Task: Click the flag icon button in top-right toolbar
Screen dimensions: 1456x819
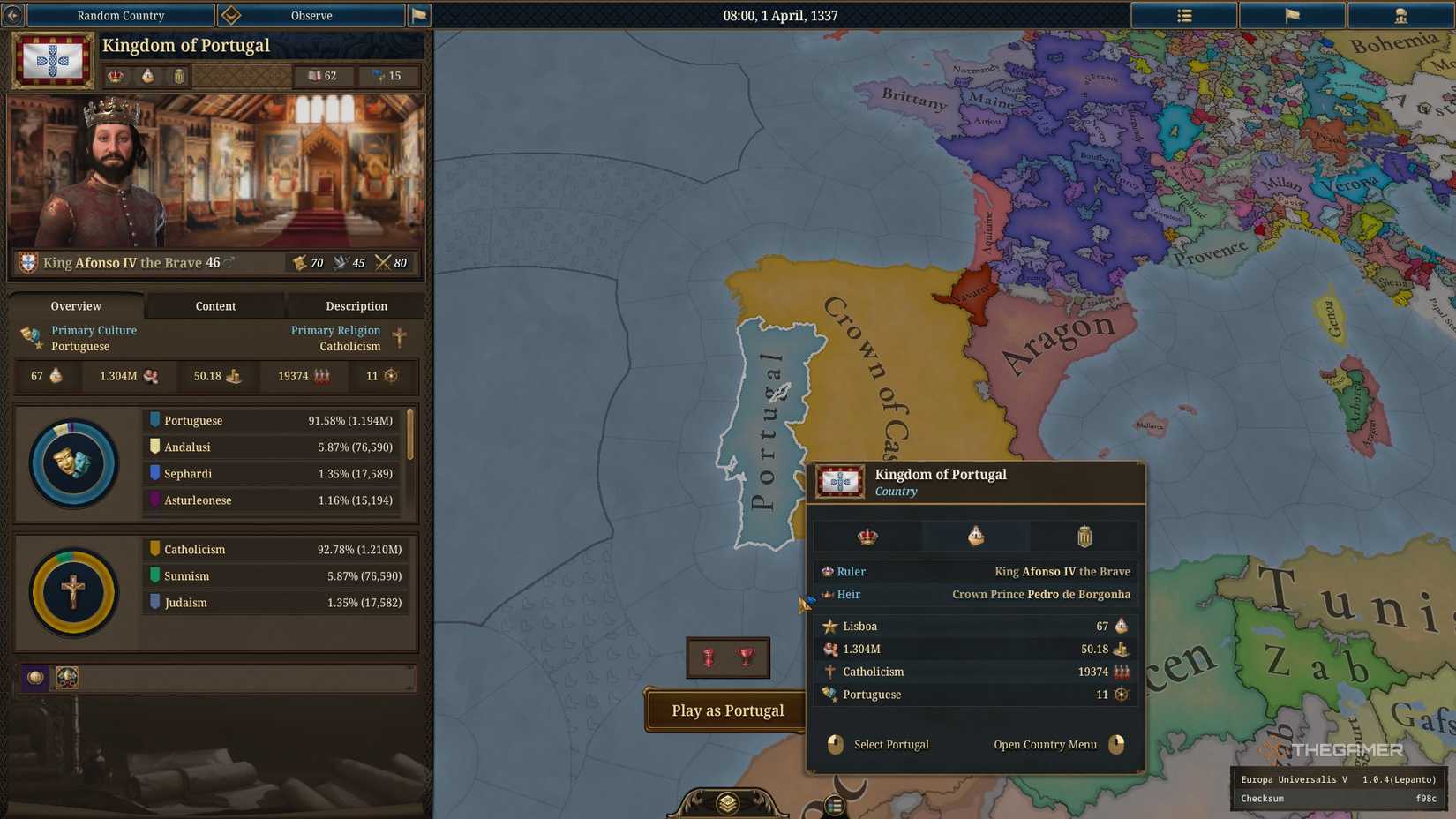Action: point(1292,15)
